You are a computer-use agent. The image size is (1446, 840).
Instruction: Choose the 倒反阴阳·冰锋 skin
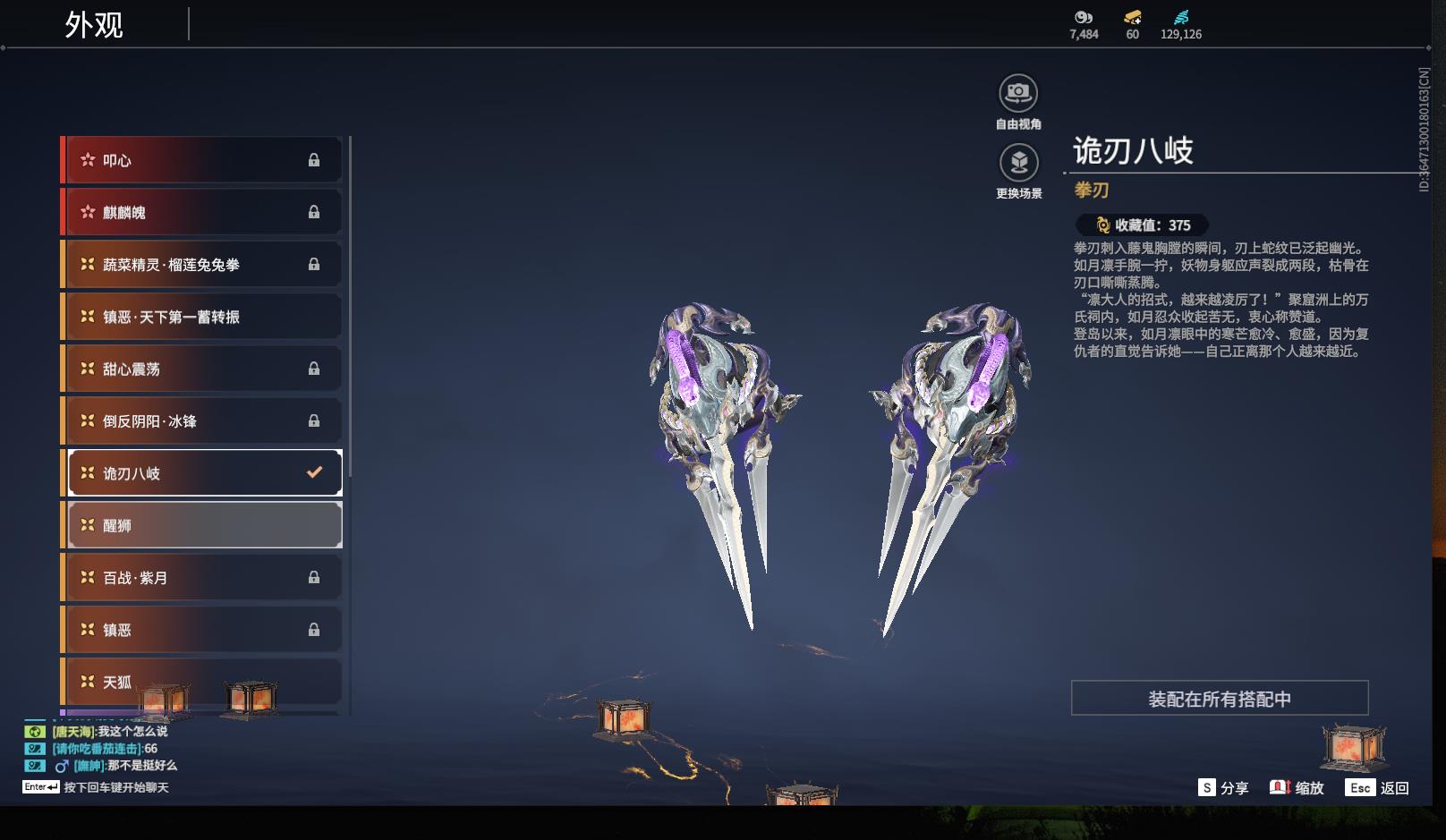(x=202, y=420)
